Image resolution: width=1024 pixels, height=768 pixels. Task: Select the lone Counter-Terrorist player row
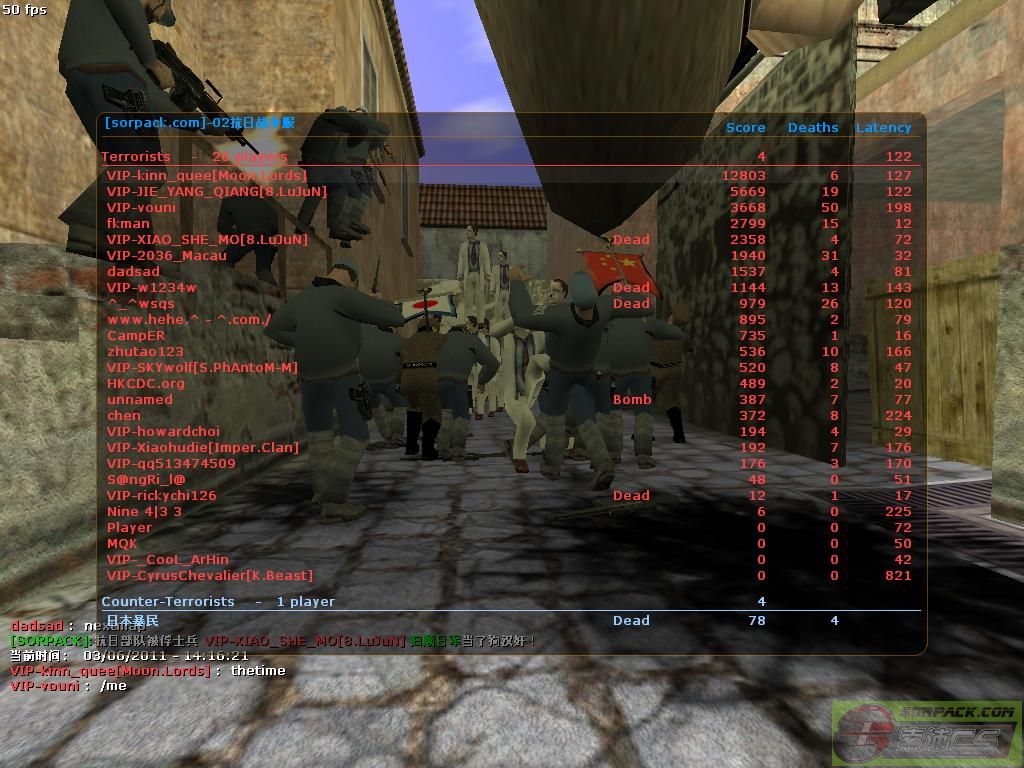(133, 621)
